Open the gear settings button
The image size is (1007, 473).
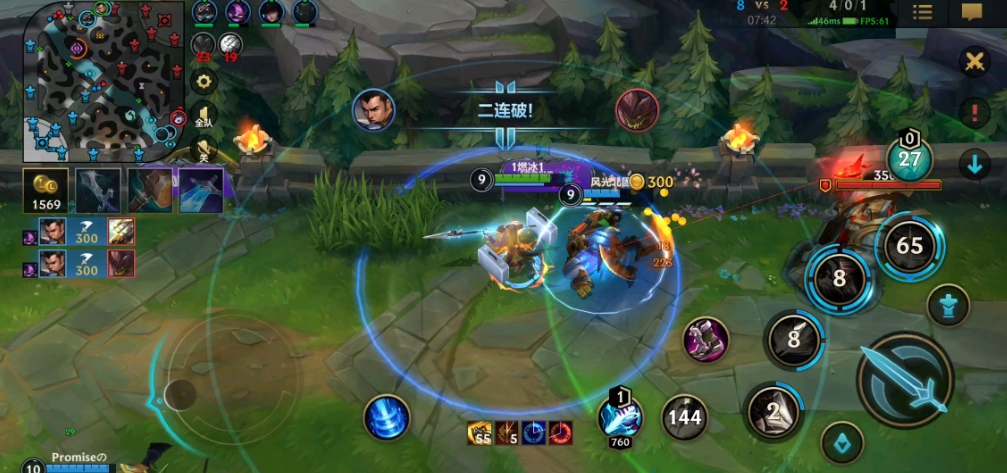205,81
